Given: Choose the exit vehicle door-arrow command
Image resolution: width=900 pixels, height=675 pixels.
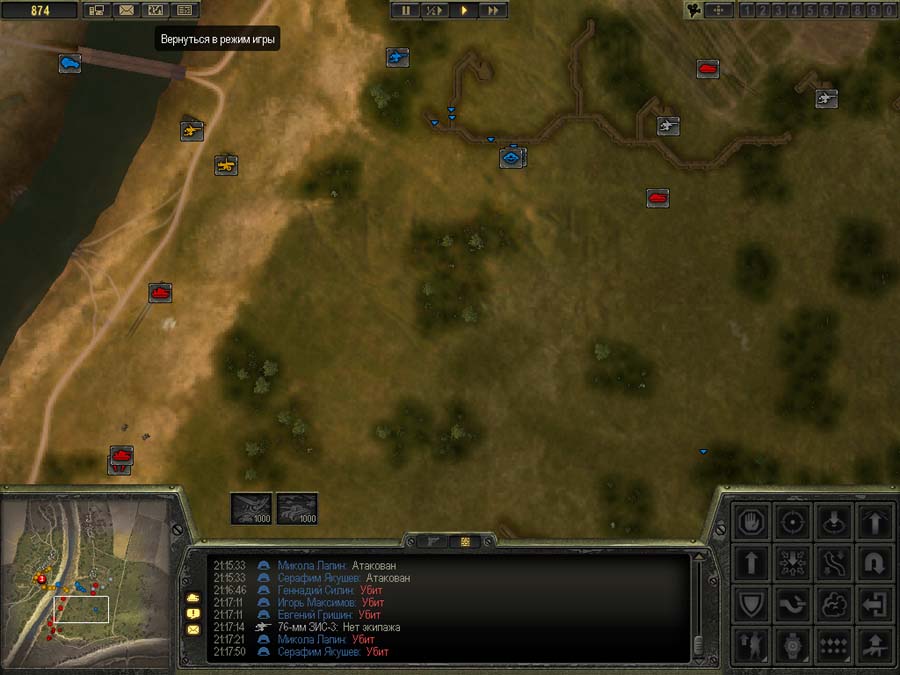Looking at the screenshot, I should click(876, 603).
